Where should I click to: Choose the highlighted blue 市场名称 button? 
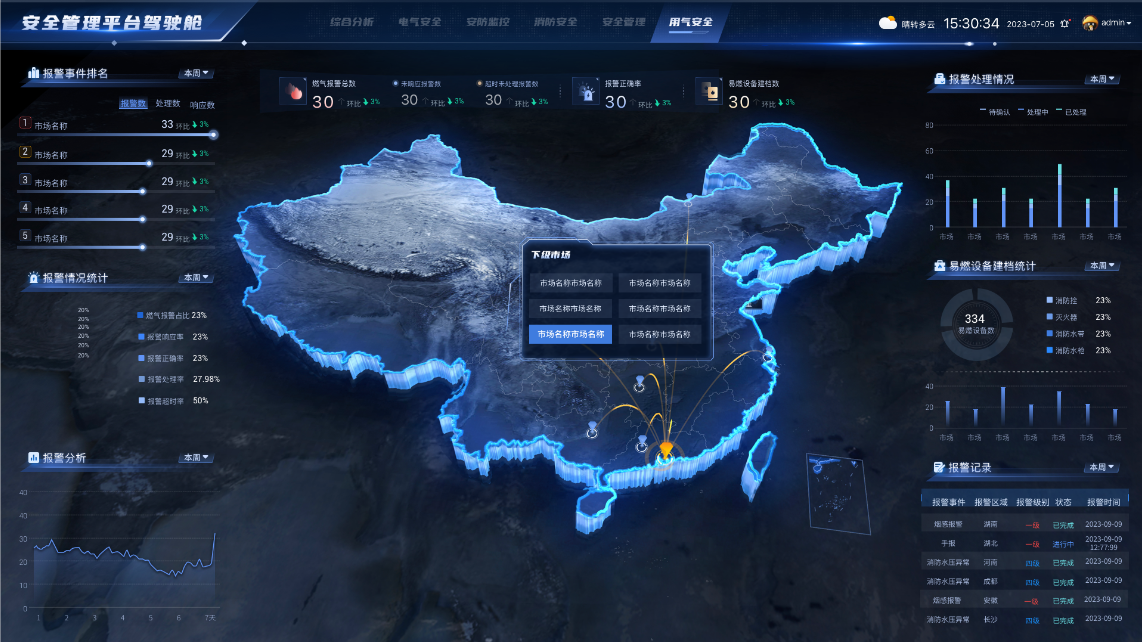tap(570, 334)
